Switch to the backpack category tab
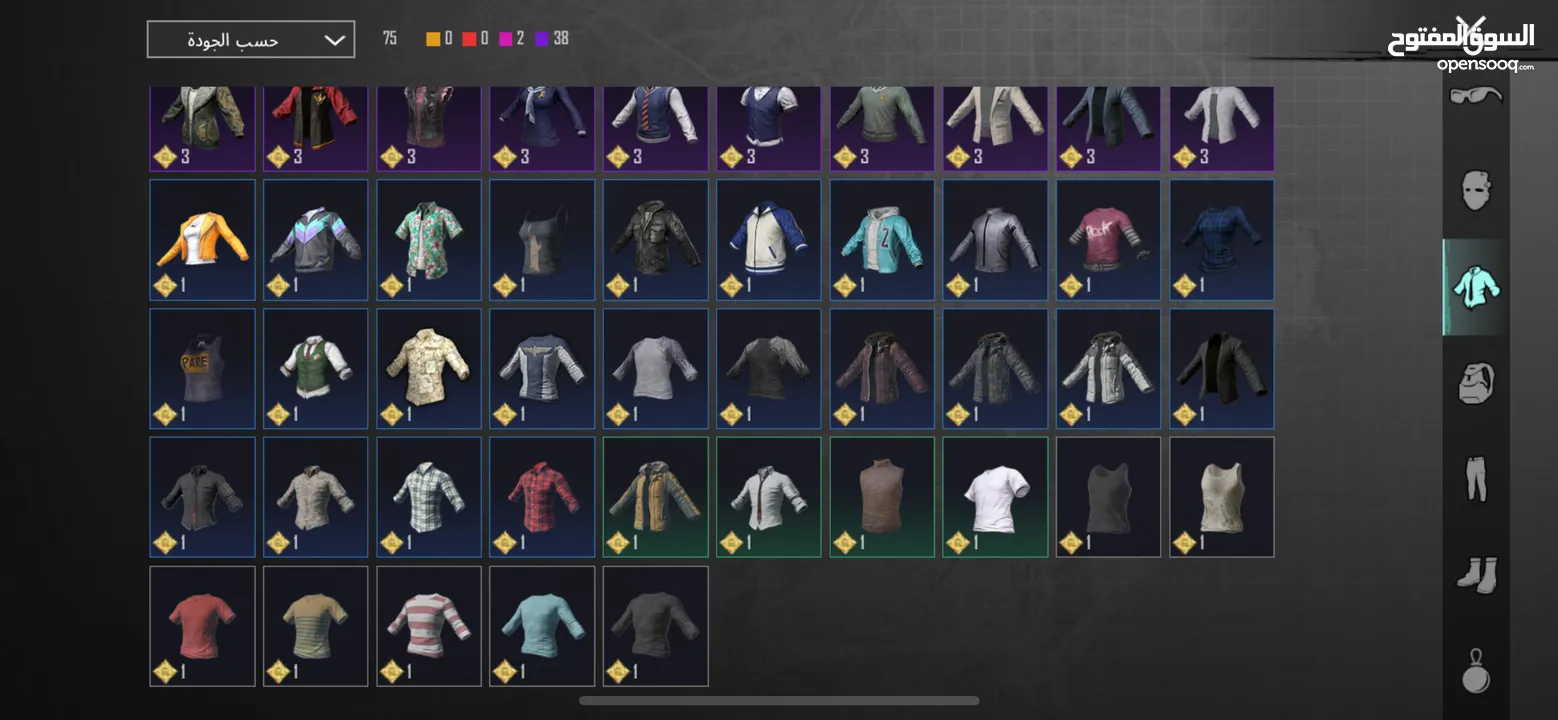This screenshot has height=720, width=1558. [x=1476, y=383]
